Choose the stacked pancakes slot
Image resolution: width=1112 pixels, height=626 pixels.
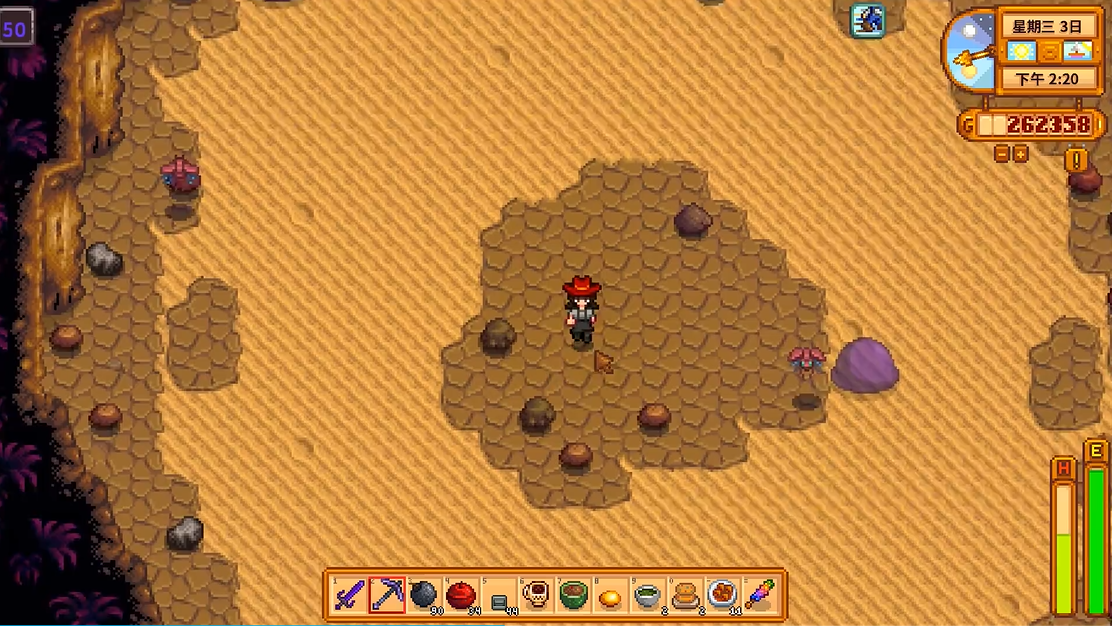(685, 595)
